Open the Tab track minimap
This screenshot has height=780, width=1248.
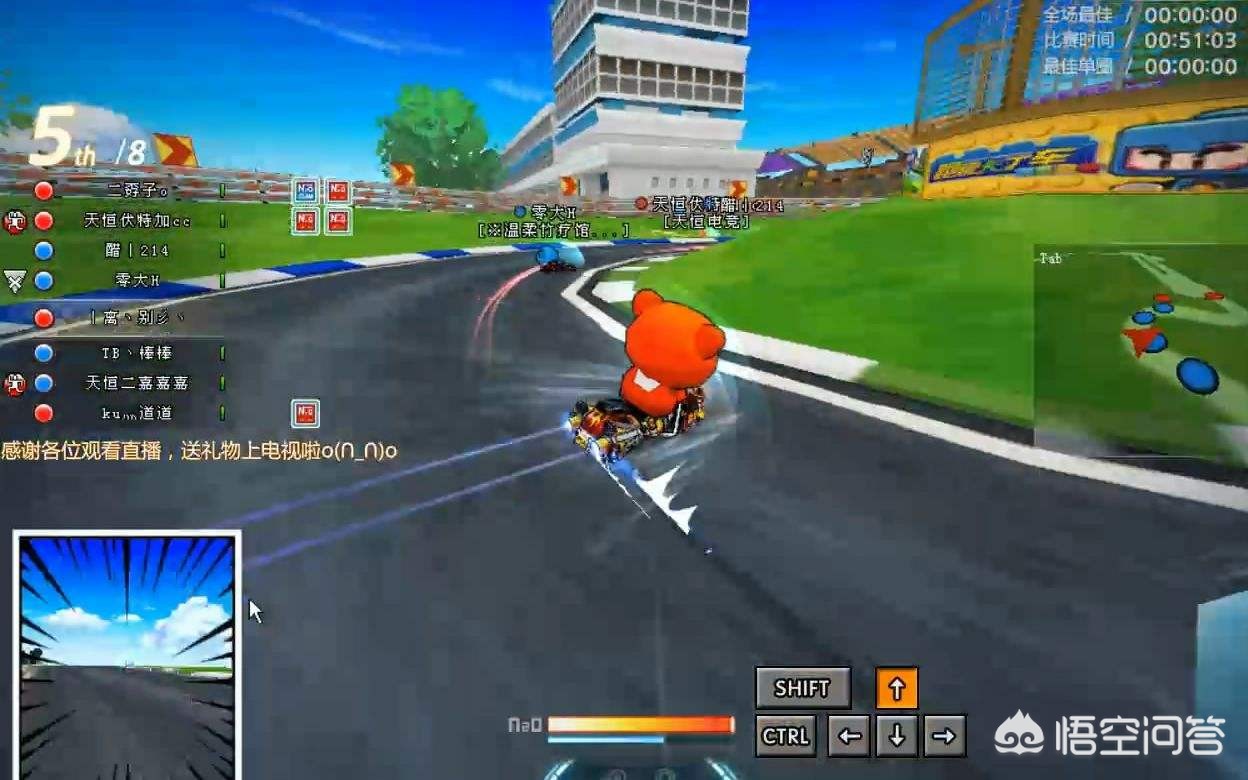1140,352
